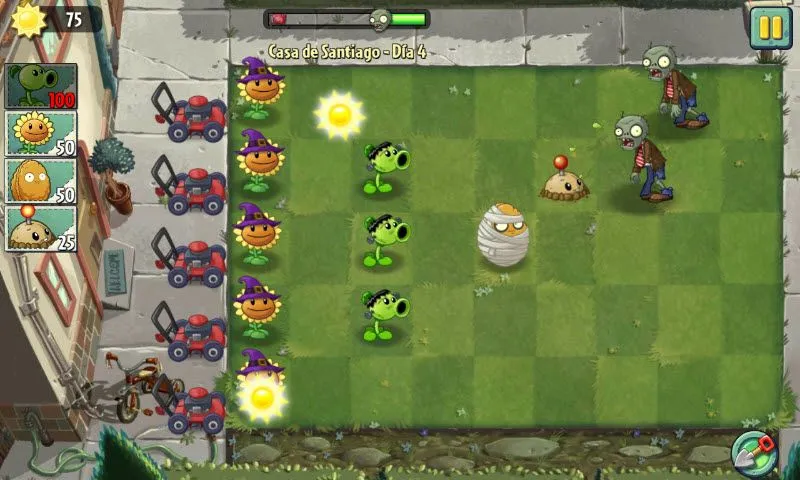Viewport: 800px width, 480px height.
Task: Activate the shovel tool
Action: [754, 452]
